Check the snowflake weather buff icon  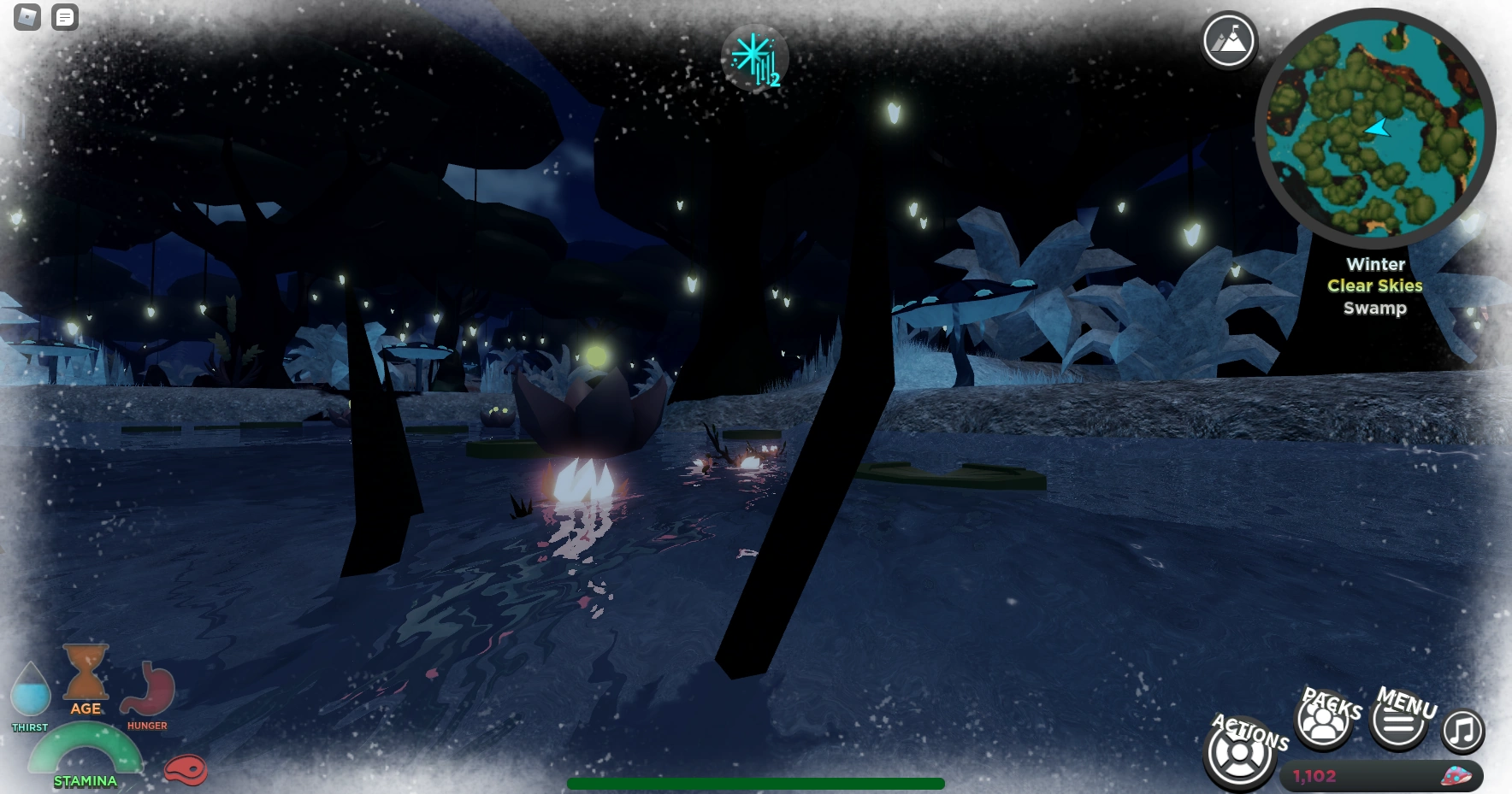coord(755,58)
